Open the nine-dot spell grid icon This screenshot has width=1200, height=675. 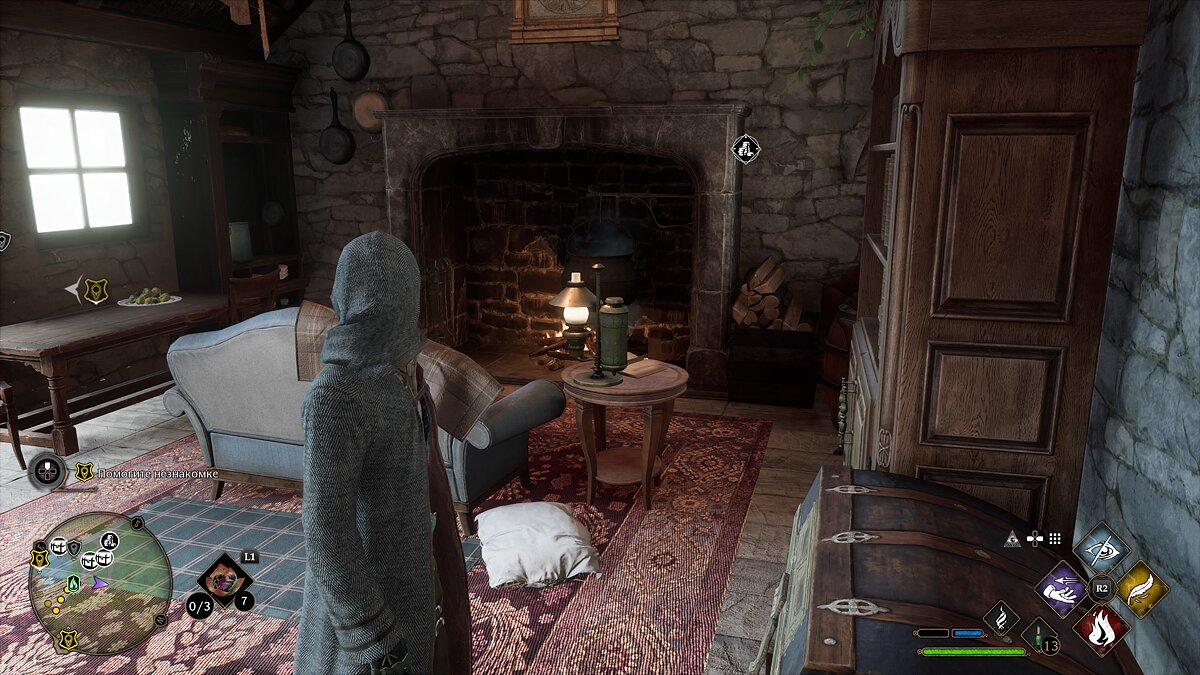coord(1054,538)
